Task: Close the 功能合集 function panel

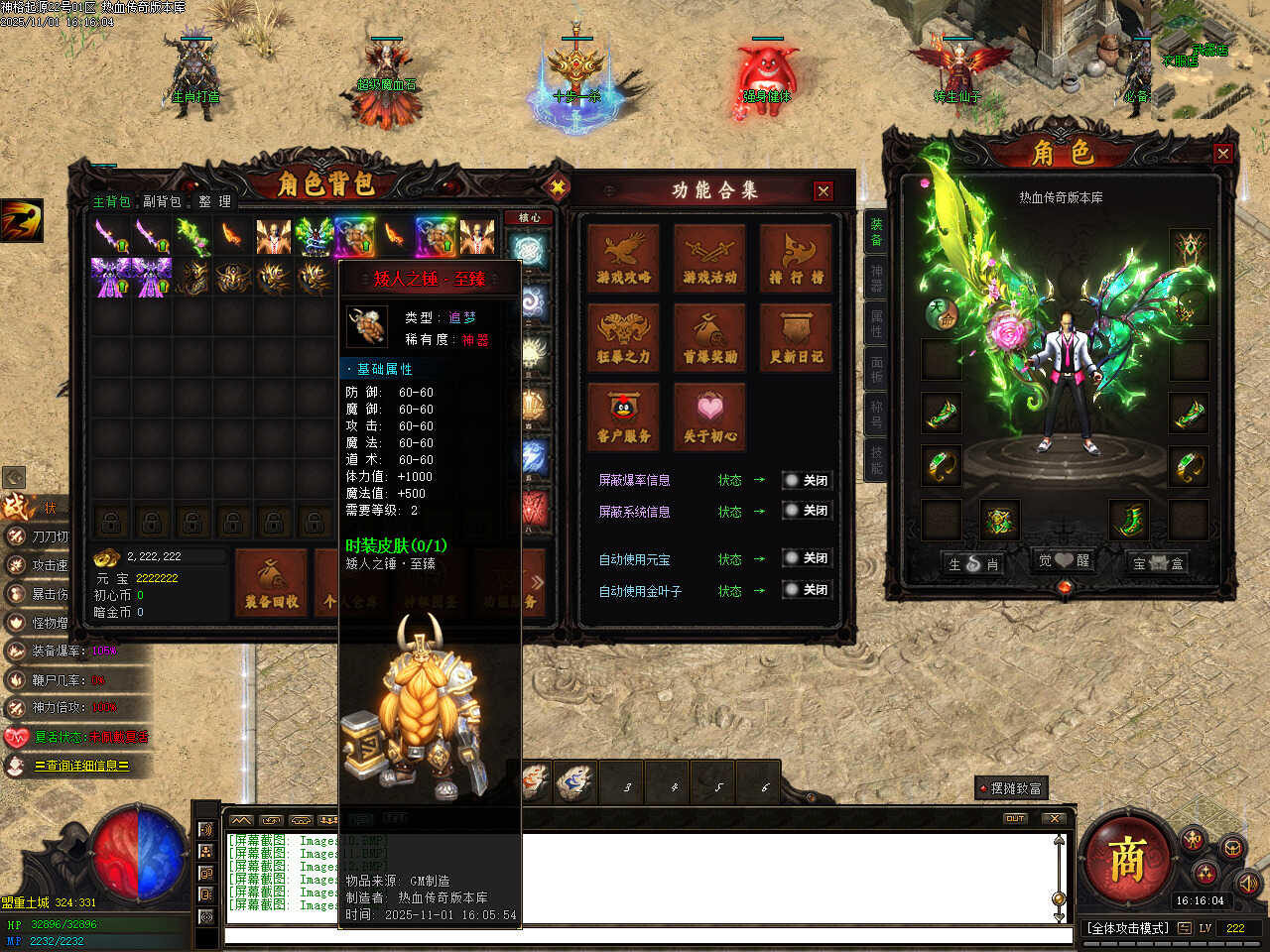Action: tap(823, 191)
